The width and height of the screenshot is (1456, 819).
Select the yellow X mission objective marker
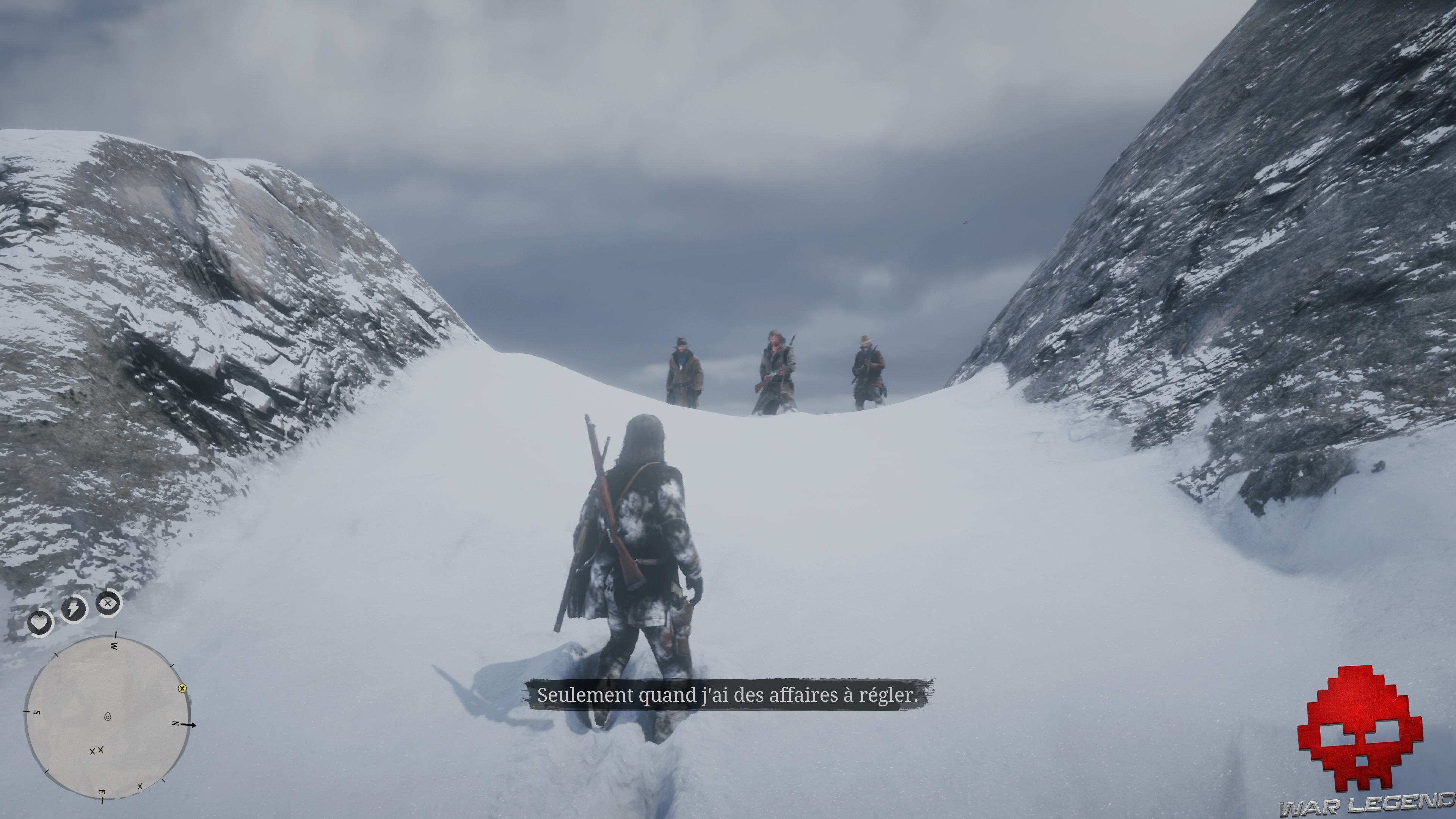[x=182, y=689]
